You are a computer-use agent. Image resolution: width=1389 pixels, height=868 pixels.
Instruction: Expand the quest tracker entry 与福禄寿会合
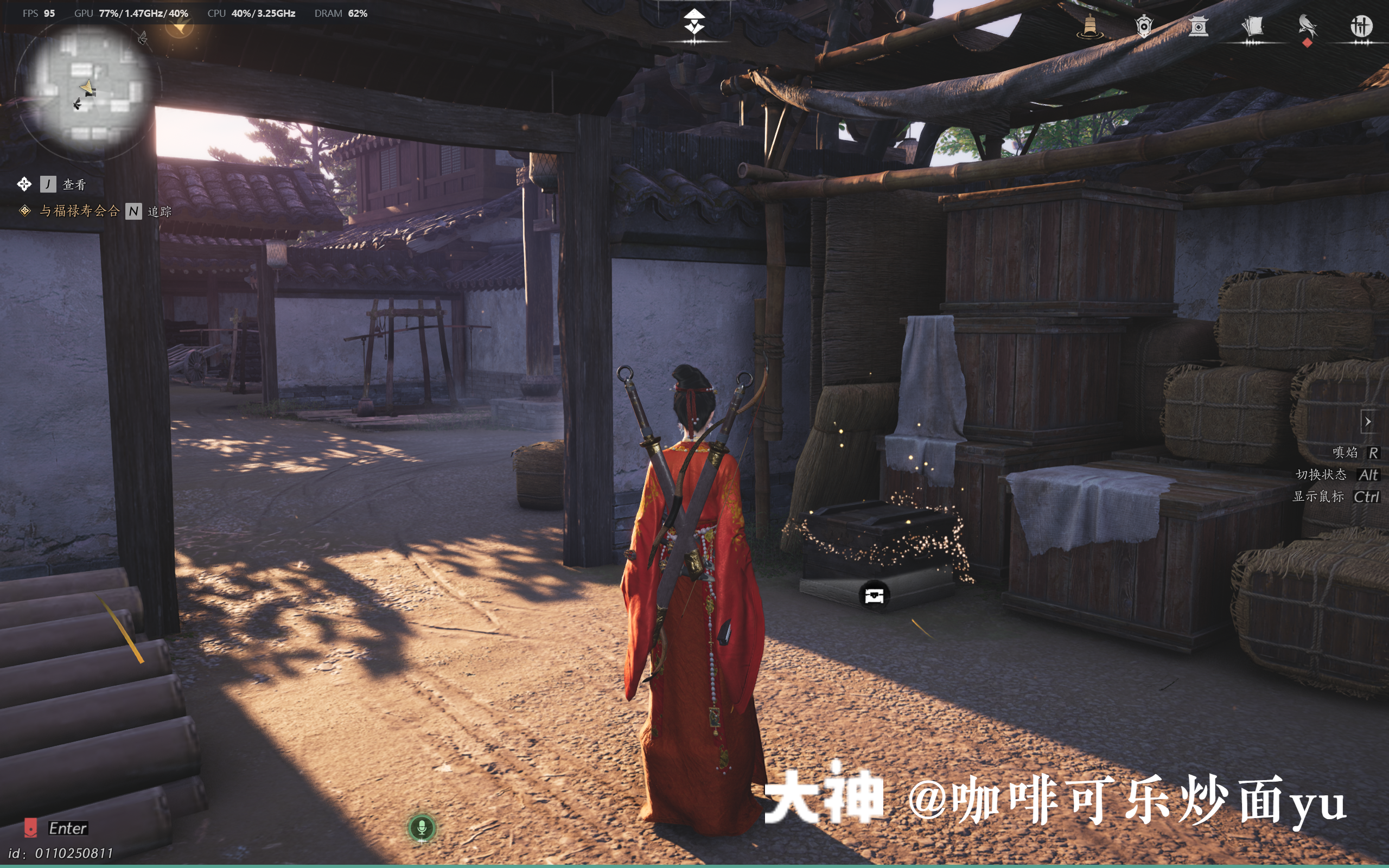click(x=80, y=211)
